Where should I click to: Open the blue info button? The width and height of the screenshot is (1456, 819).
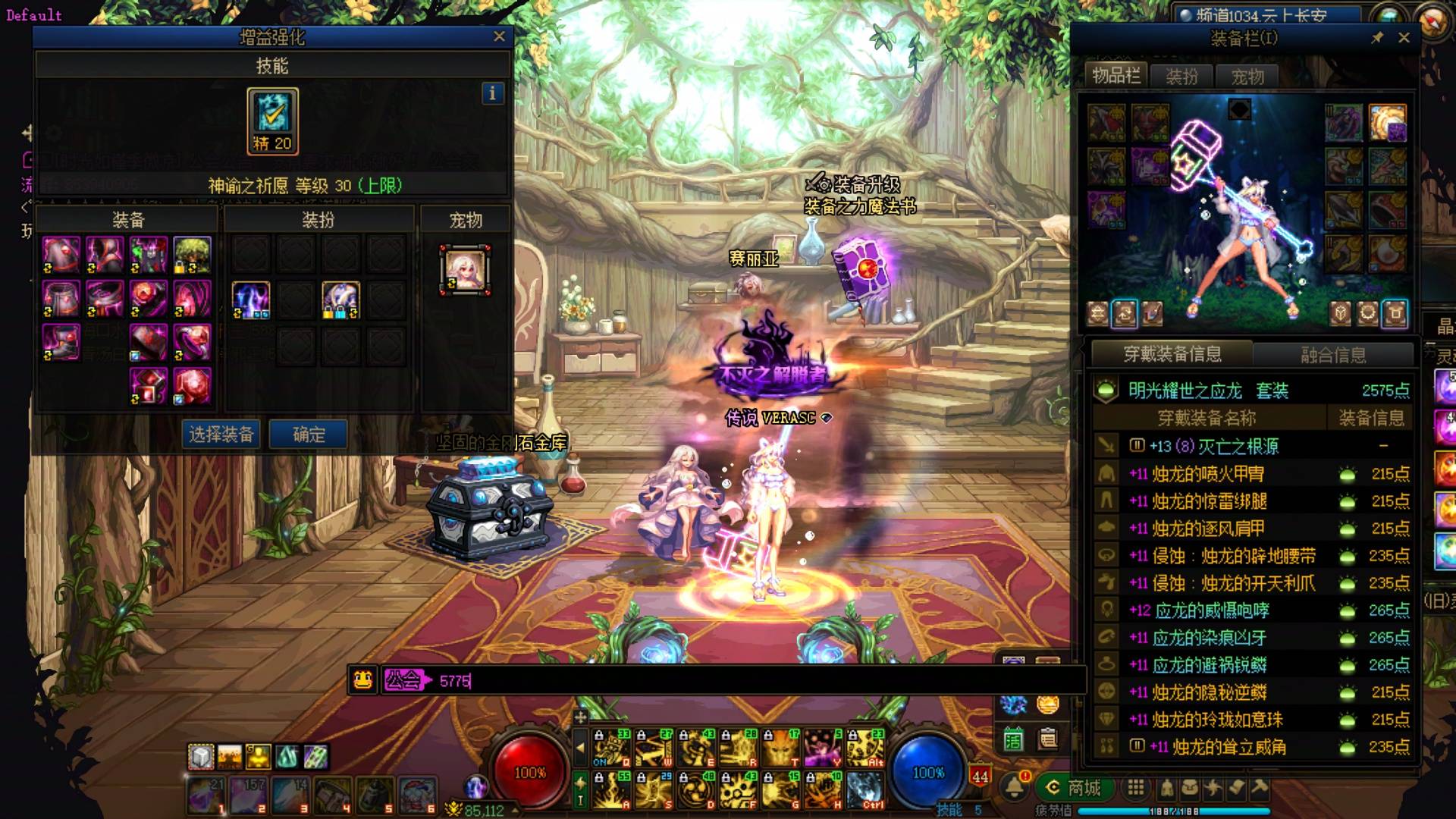click(x=492, y=93)
